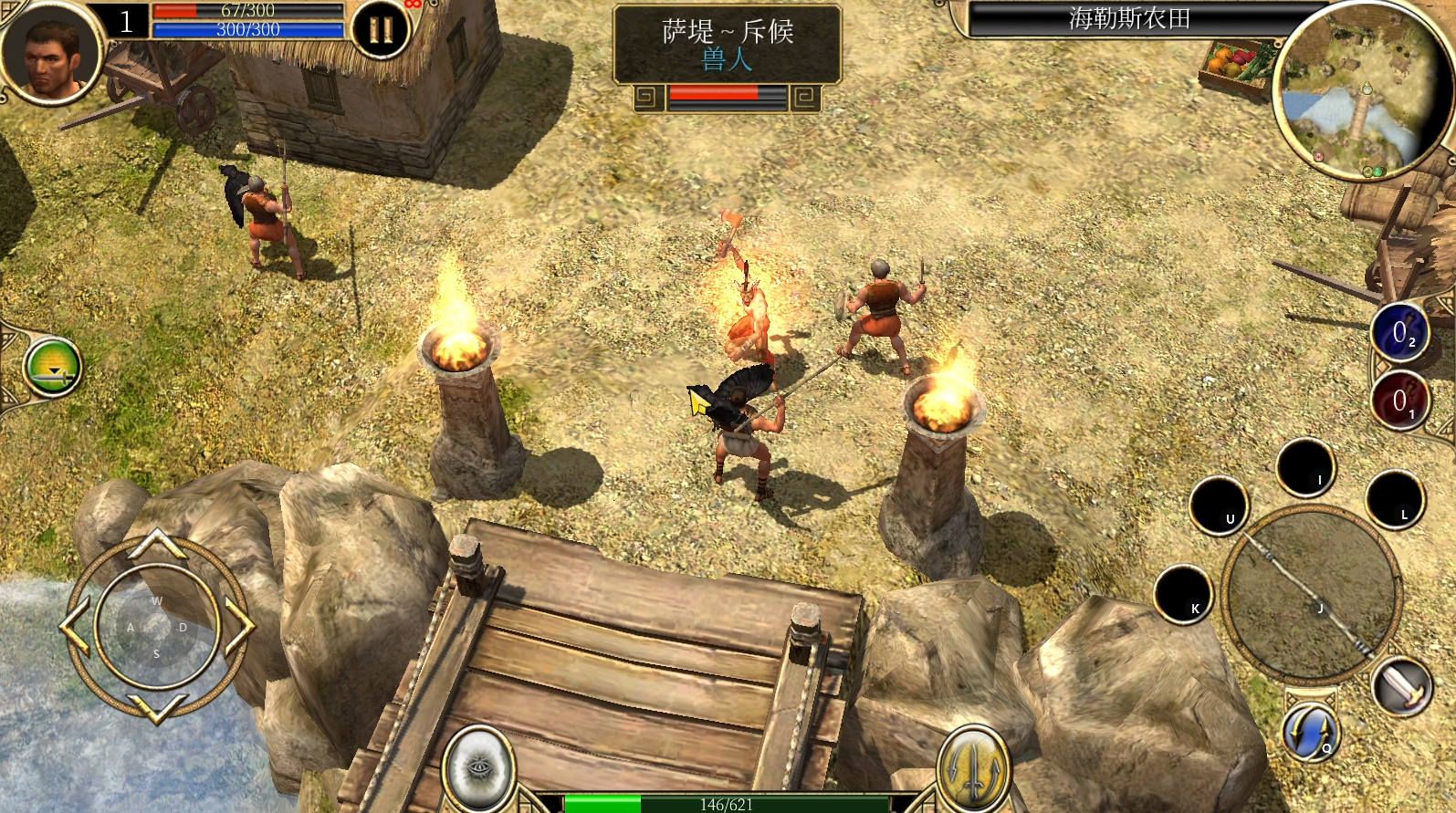Tap the joystick's right arrow
1456x813 pixels.
pyautogui.click(x=239, y=626)
